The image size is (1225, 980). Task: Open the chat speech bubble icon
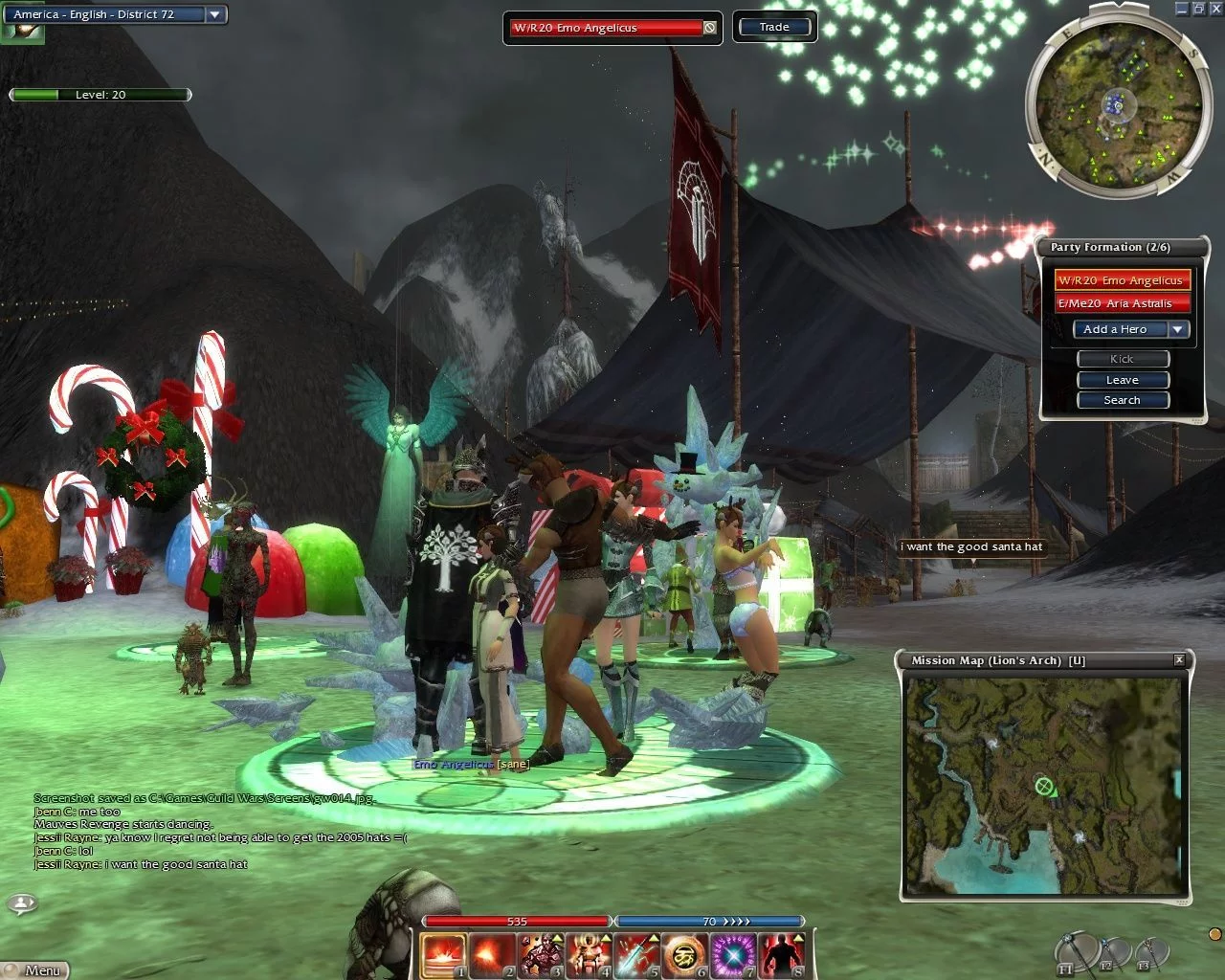(21, 902)
